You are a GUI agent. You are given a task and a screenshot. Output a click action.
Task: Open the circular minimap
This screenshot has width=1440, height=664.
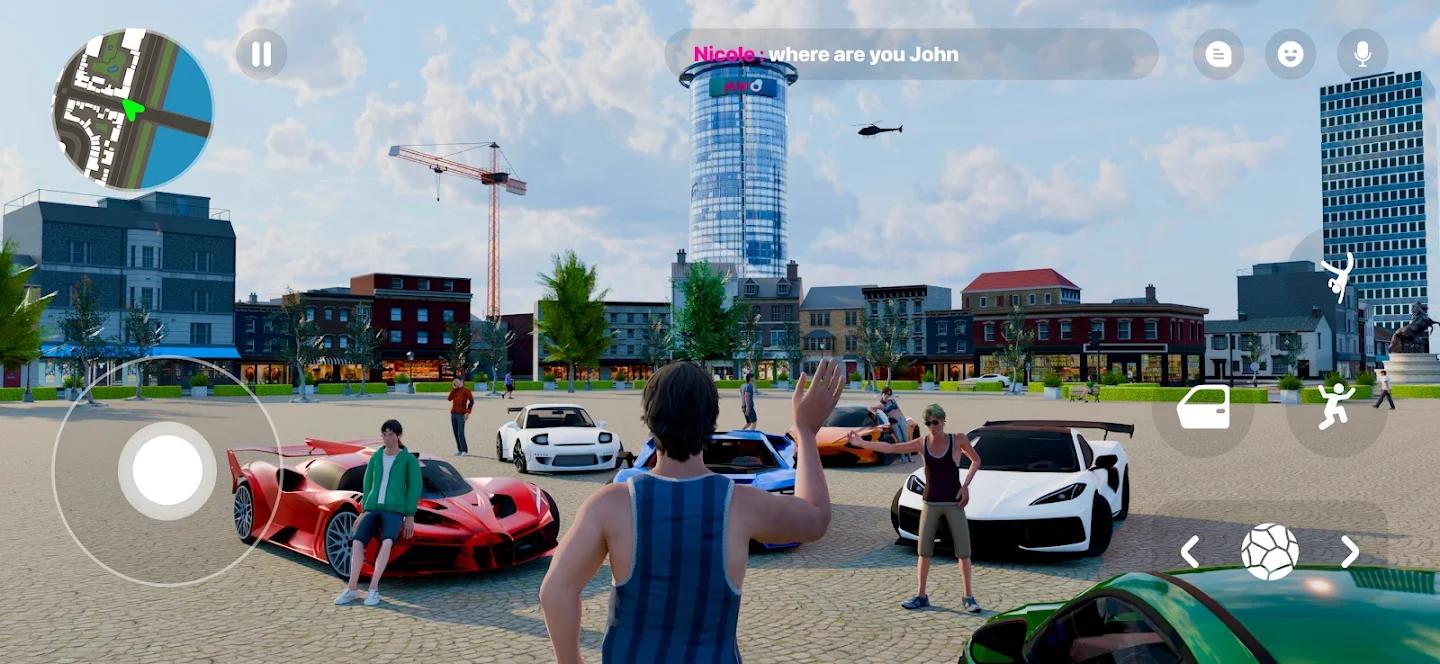pyautogui.click(x=133, y=109)
